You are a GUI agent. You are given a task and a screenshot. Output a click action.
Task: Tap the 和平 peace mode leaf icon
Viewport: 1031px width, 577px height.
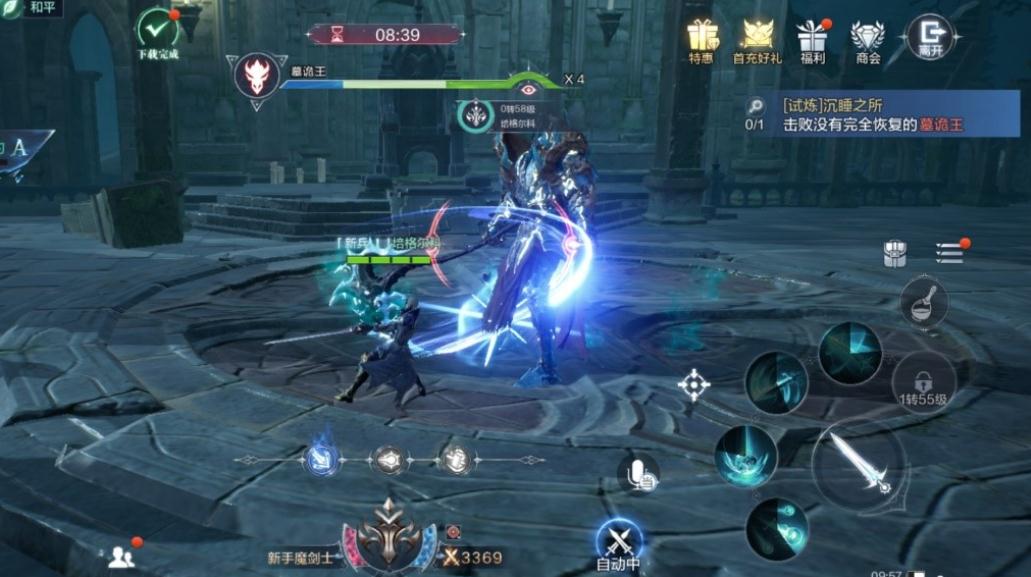(x=12, y=10)
